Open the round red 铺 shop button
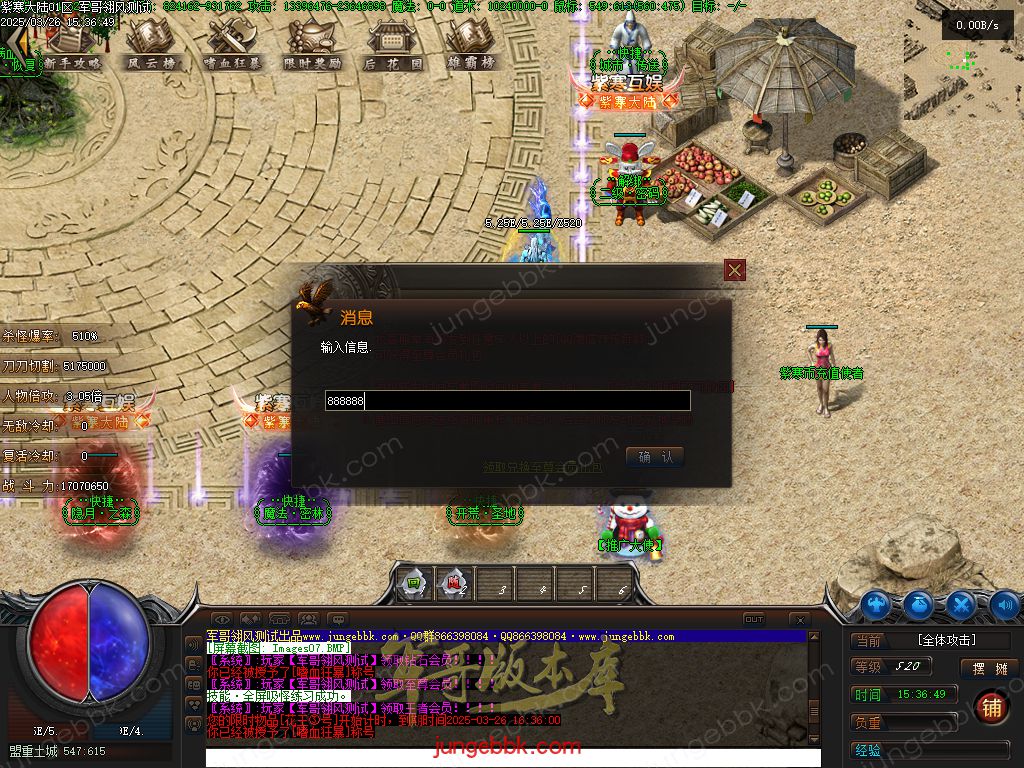 click(x=991, y=707)
